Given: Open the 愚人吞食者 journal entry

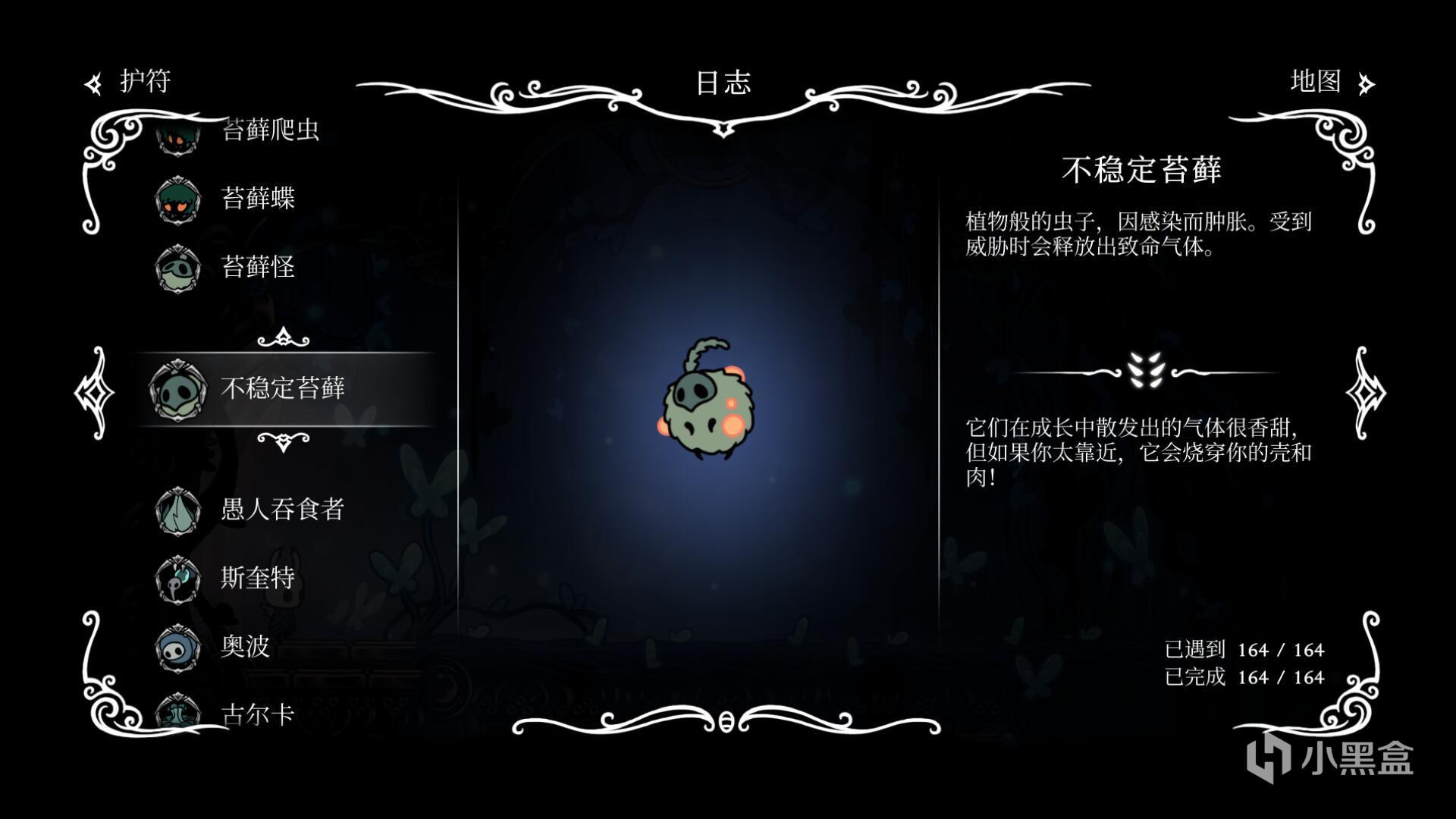Looking at the screenshot, I should [282, 509].
